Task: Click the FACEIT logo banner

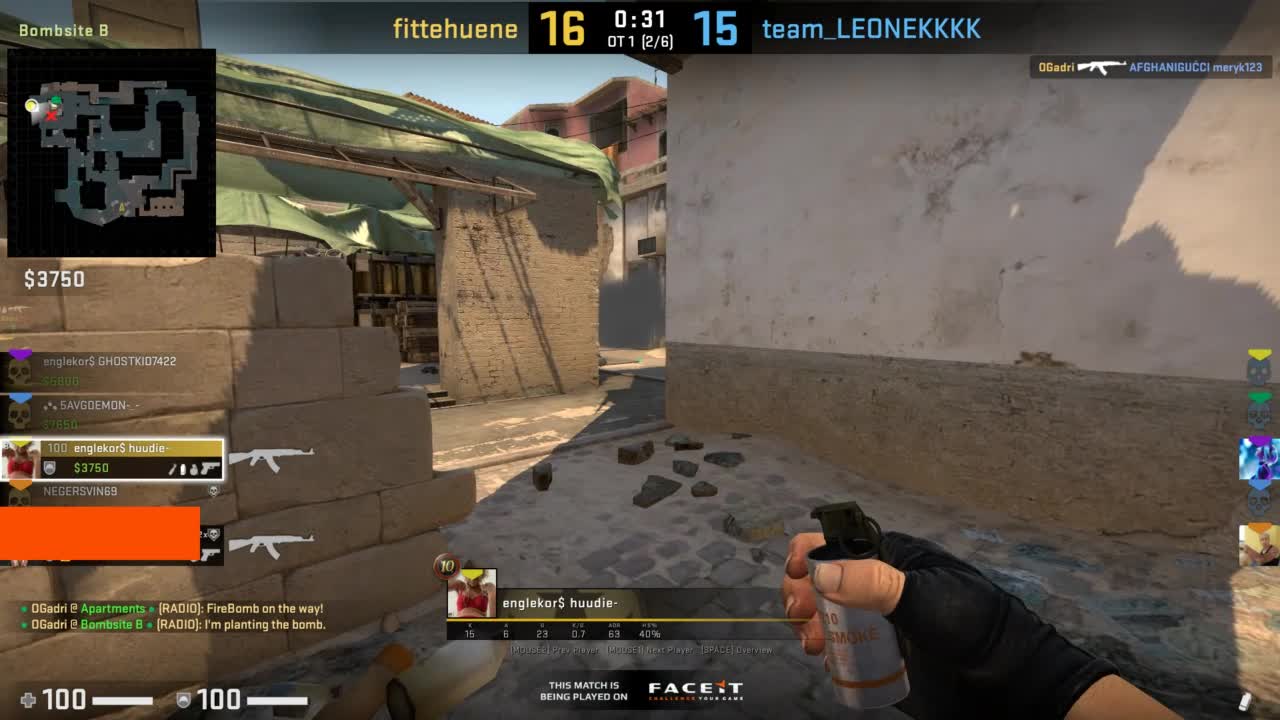Action: [x=694, y=689]
